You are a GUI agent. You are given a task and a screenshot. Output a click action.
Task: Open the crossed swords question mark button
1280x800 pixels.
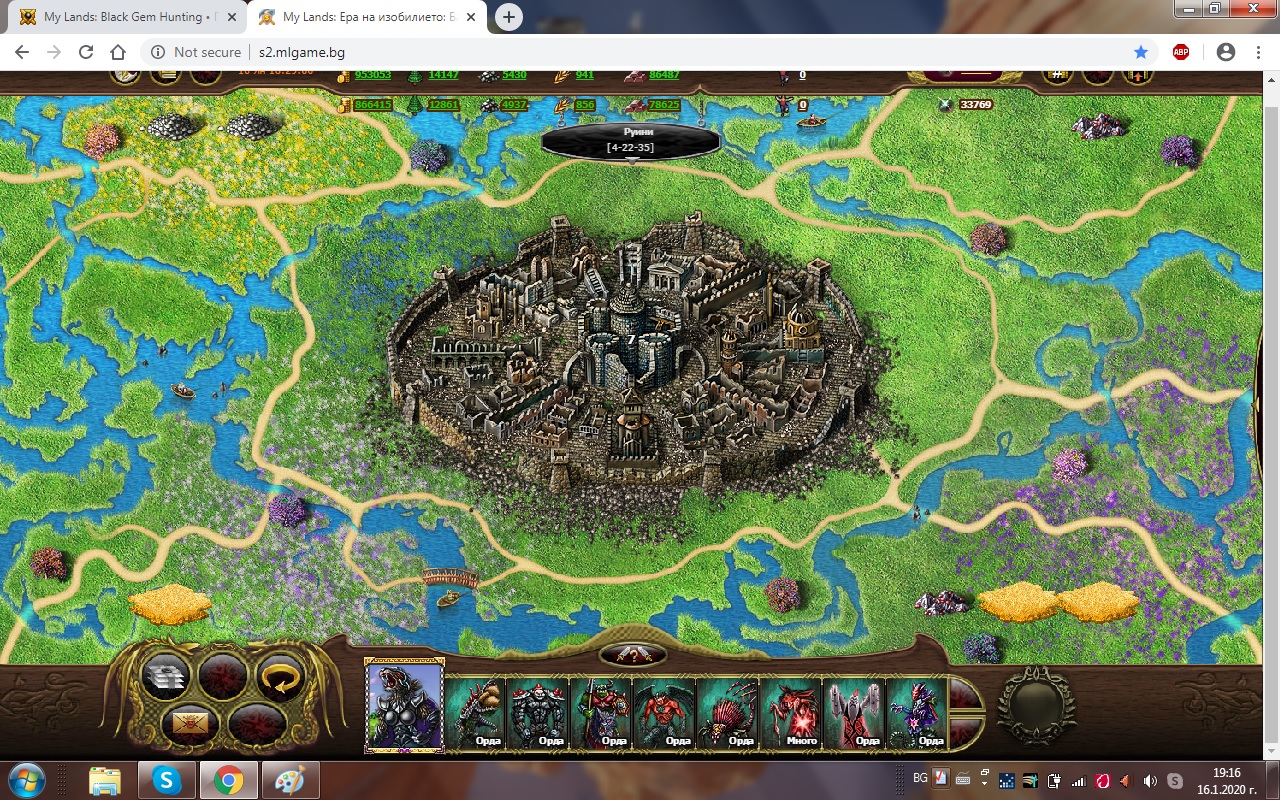click(632, 656)
